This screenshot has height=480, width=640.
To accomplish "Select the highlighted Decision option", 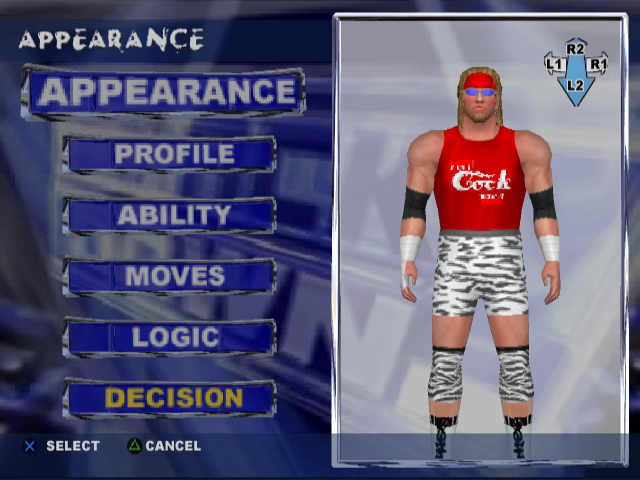I will (171, 398).
